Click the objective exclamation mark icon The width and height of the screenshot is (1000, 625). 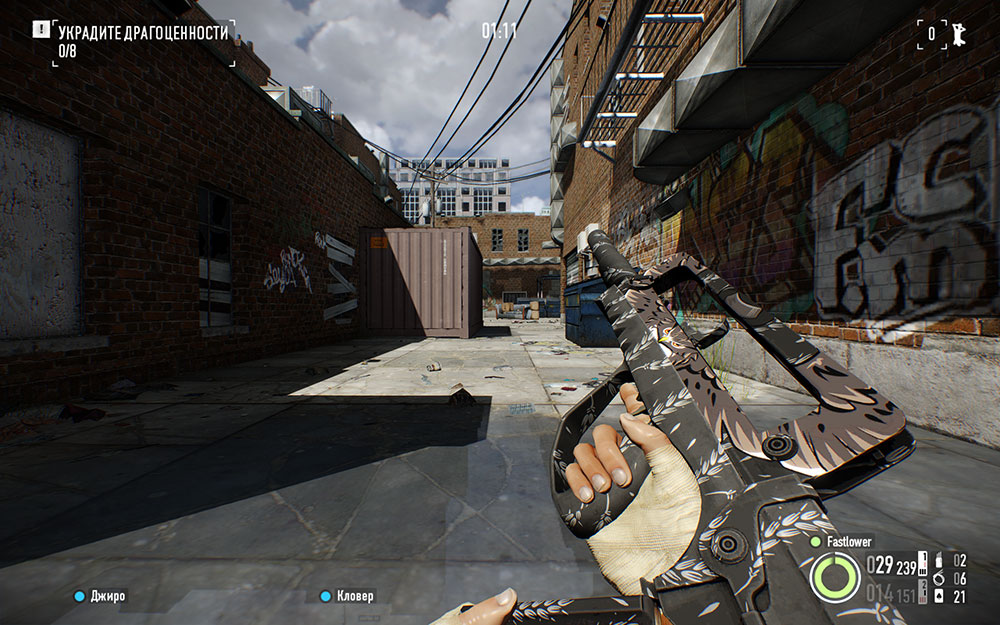pos(40,30)
